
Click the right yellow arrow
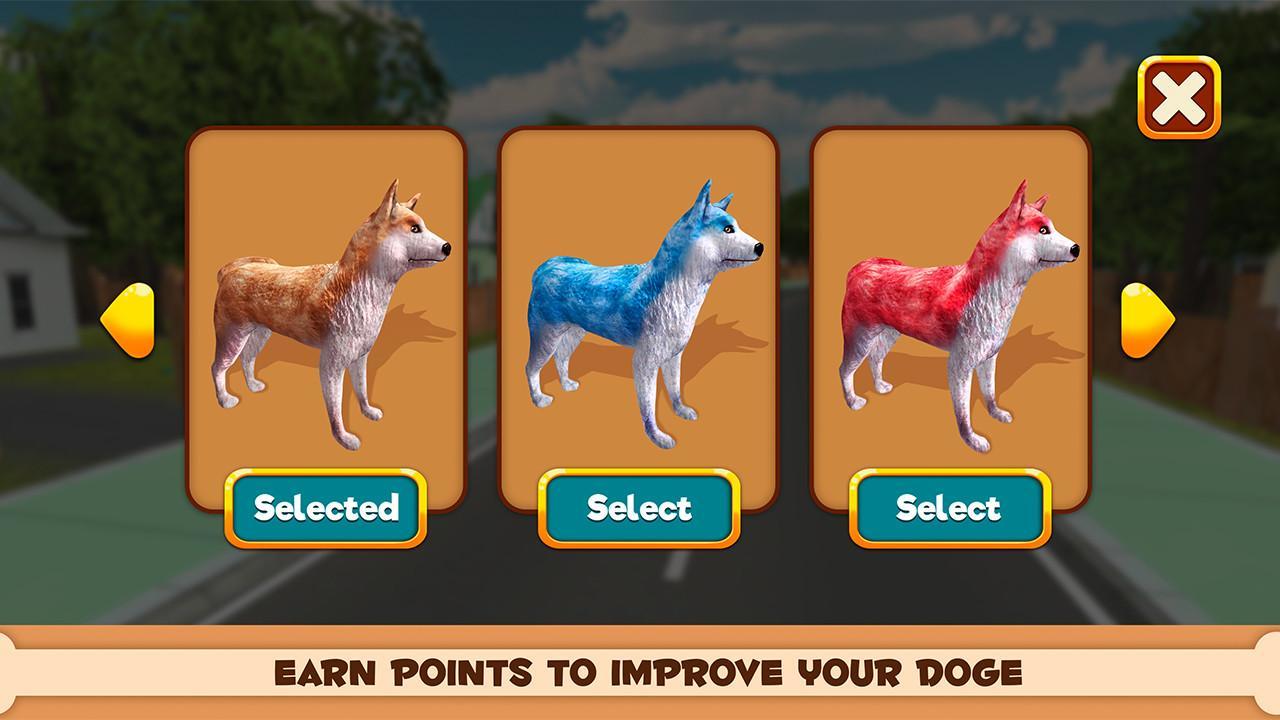click(x=1147, y=320)
